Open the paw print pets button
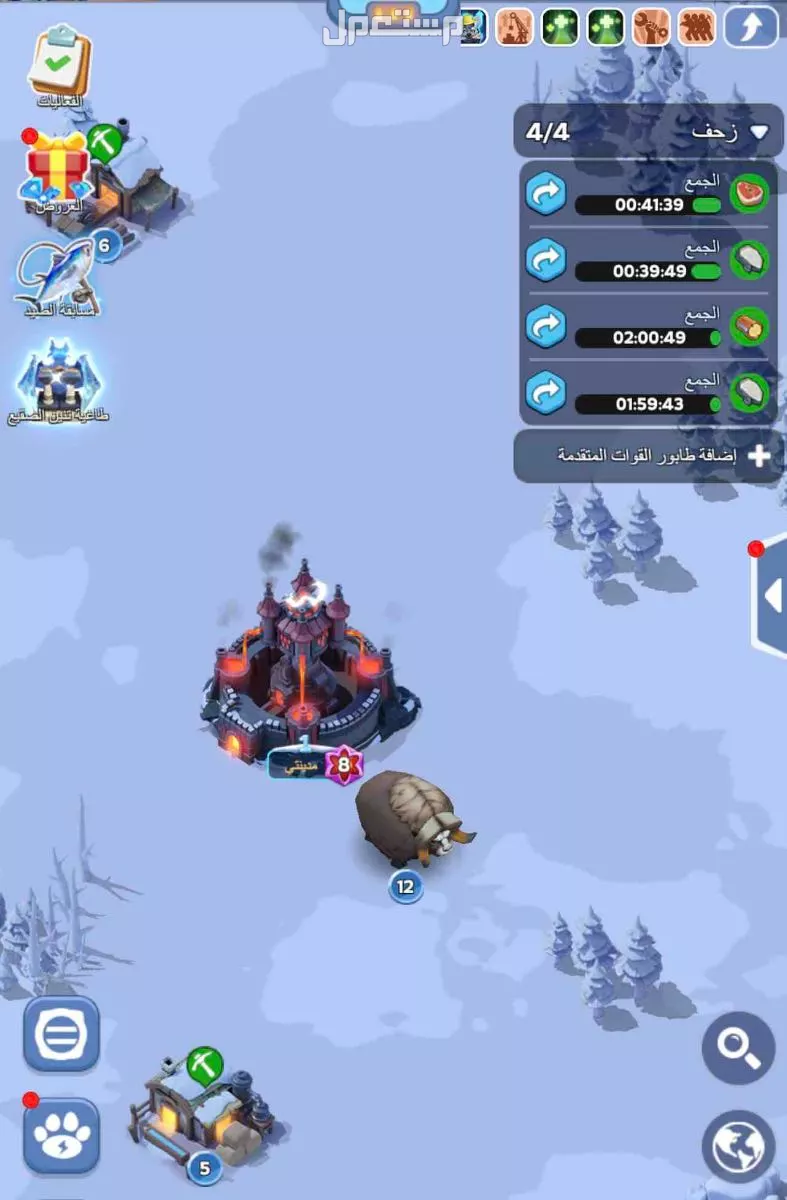 pyautogui.click(x=61, y=1136)
